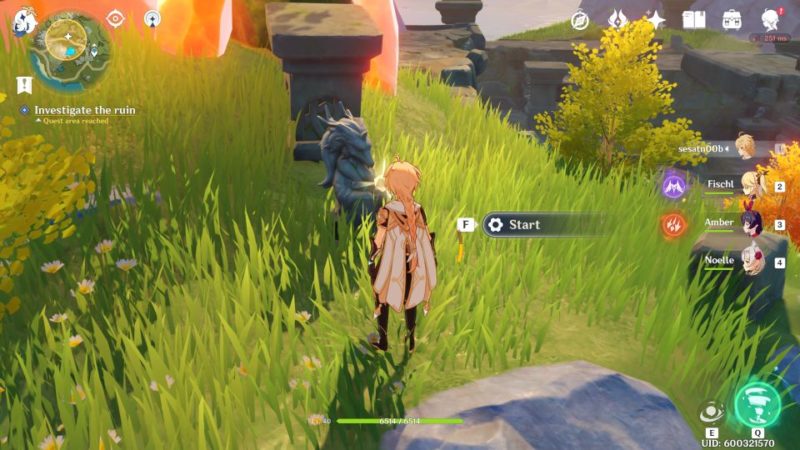Activate Fischl's purple Electro burst icon
Viewport: 800px width, 450px height.
[x=674, y=184]
